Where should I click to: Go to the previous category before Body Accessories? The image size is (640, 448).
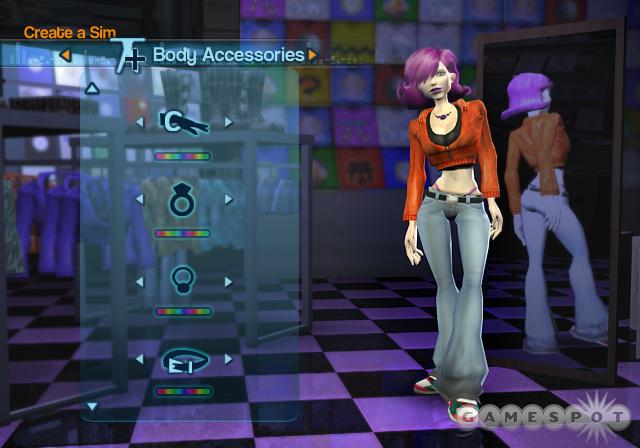(x=65, y=55)
